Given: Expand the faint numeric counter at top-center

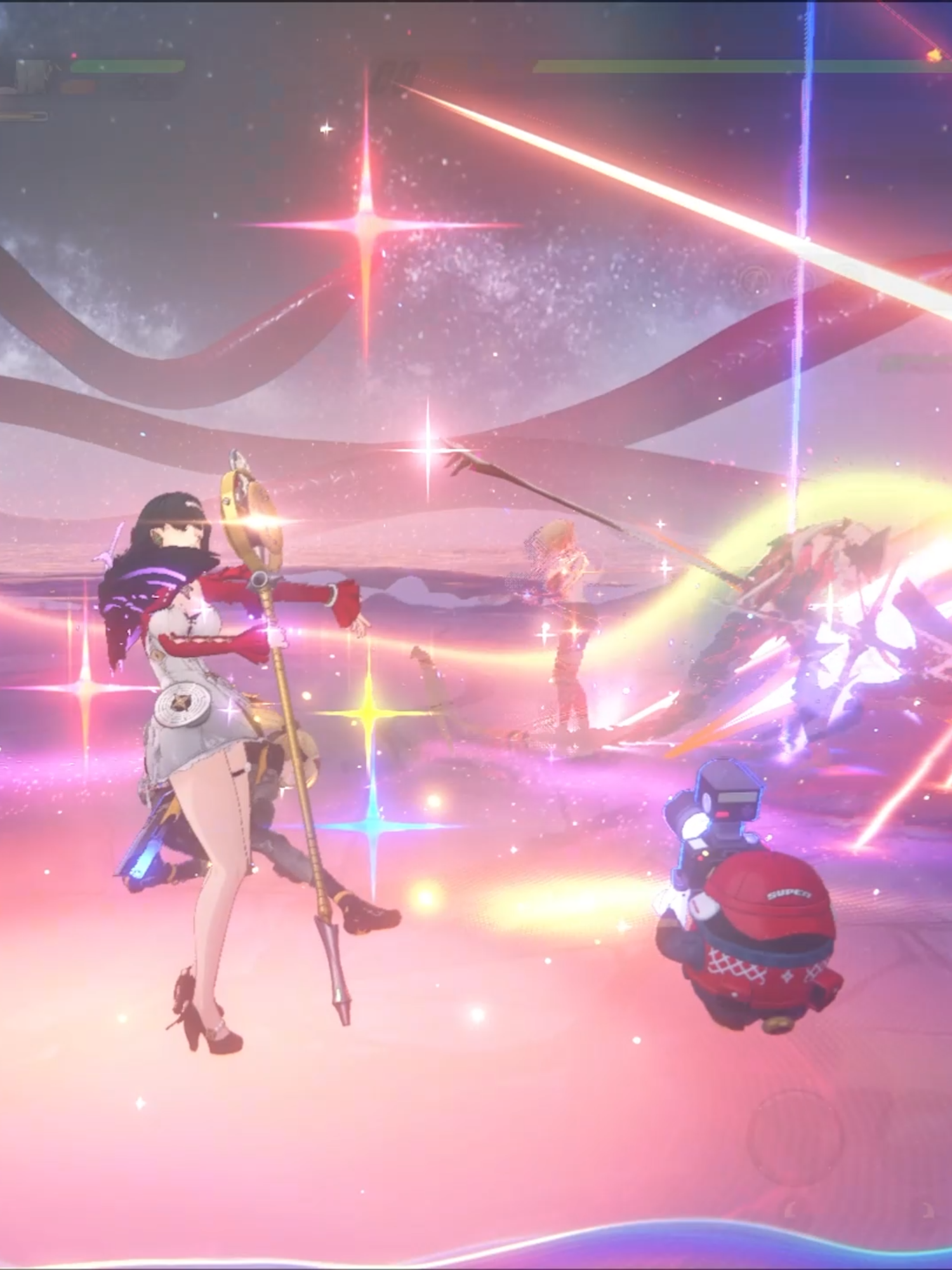Looking at the screenshot, I should point(393,70).
